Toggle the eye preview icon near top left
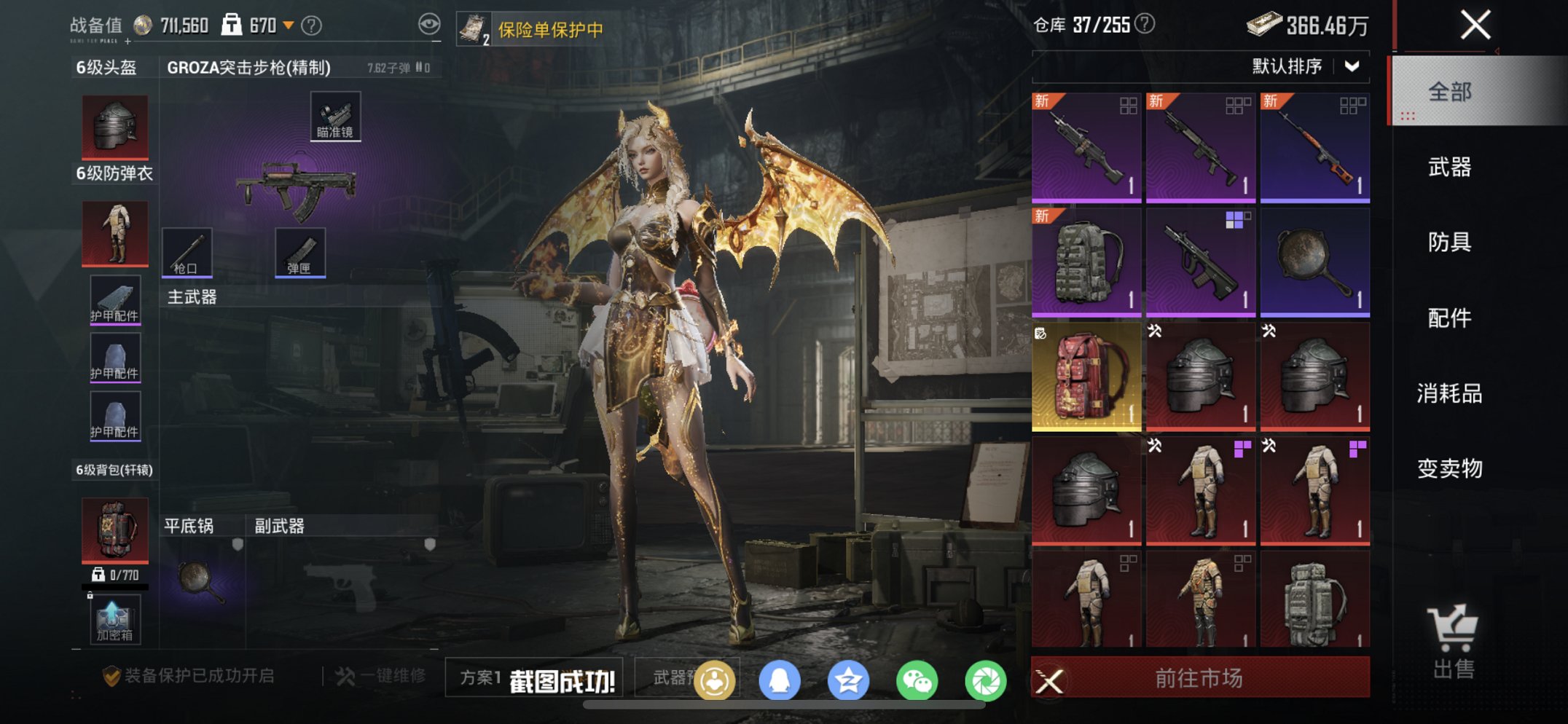This screenshot has width=1568, height=724. tap(430, 23)
